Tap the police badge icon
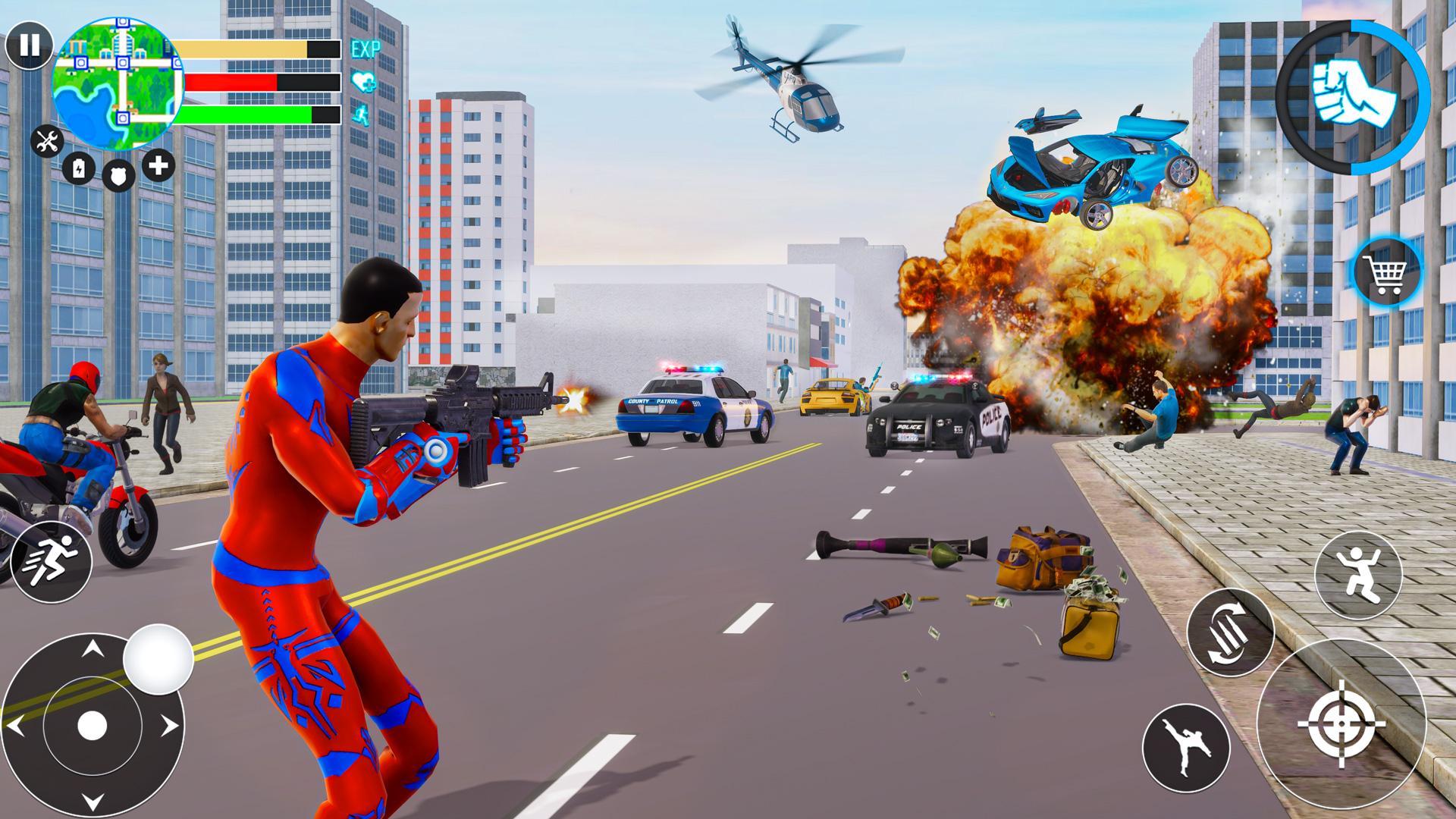The height and width of the screenshot is (819, 1456). tap(119, 175)
